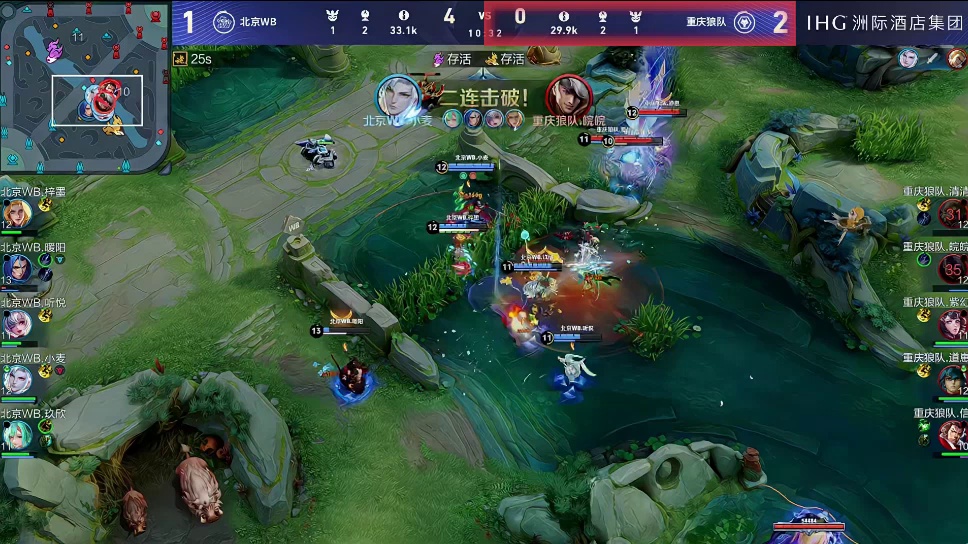The image size is (968, 544).
Task: Choose 重庆狼队.皖皖's portrait showing 35
Action: 952,268
